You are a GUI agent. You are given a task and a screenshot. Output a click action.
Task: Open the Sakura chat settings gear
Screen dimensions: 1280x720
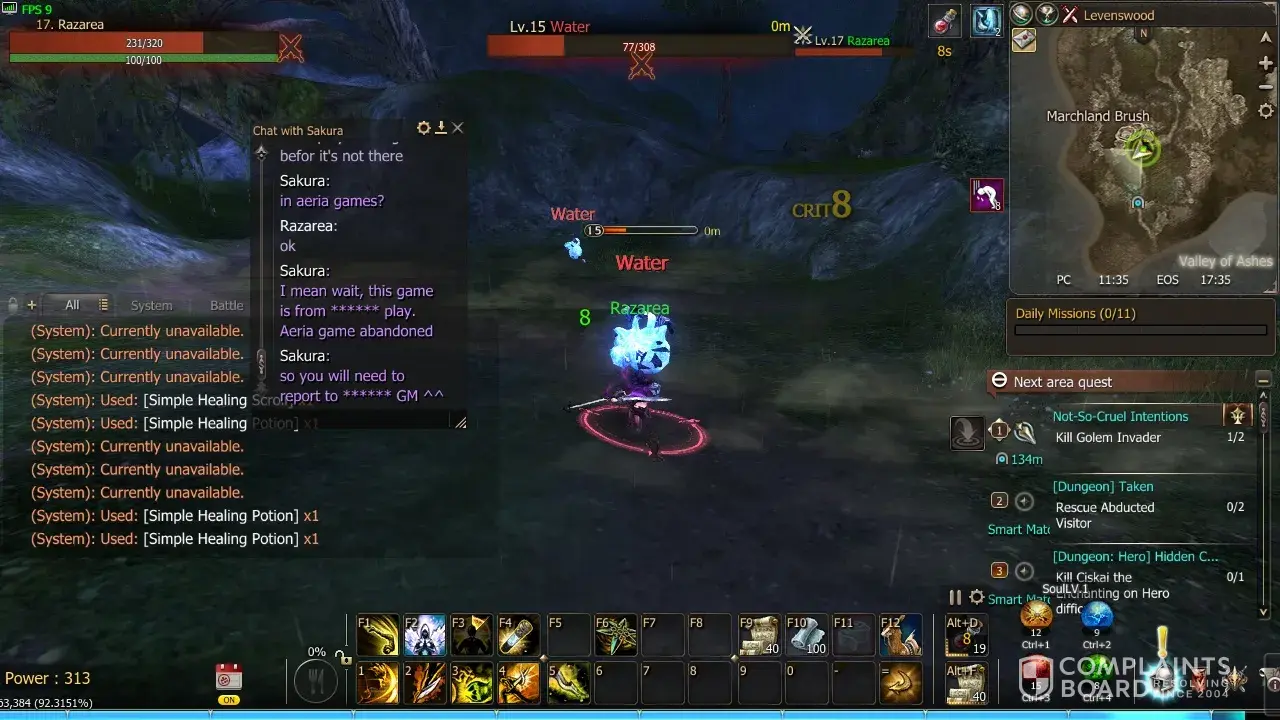coord(424,128)
